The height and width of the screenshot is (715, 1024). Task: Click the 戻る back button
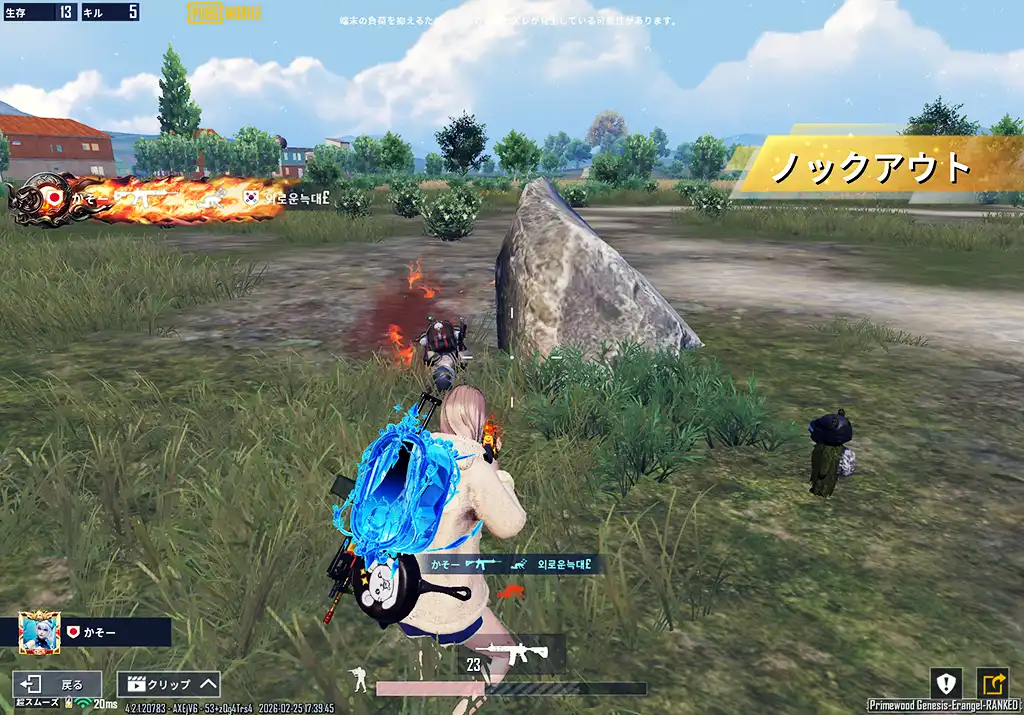coord(57,685)
